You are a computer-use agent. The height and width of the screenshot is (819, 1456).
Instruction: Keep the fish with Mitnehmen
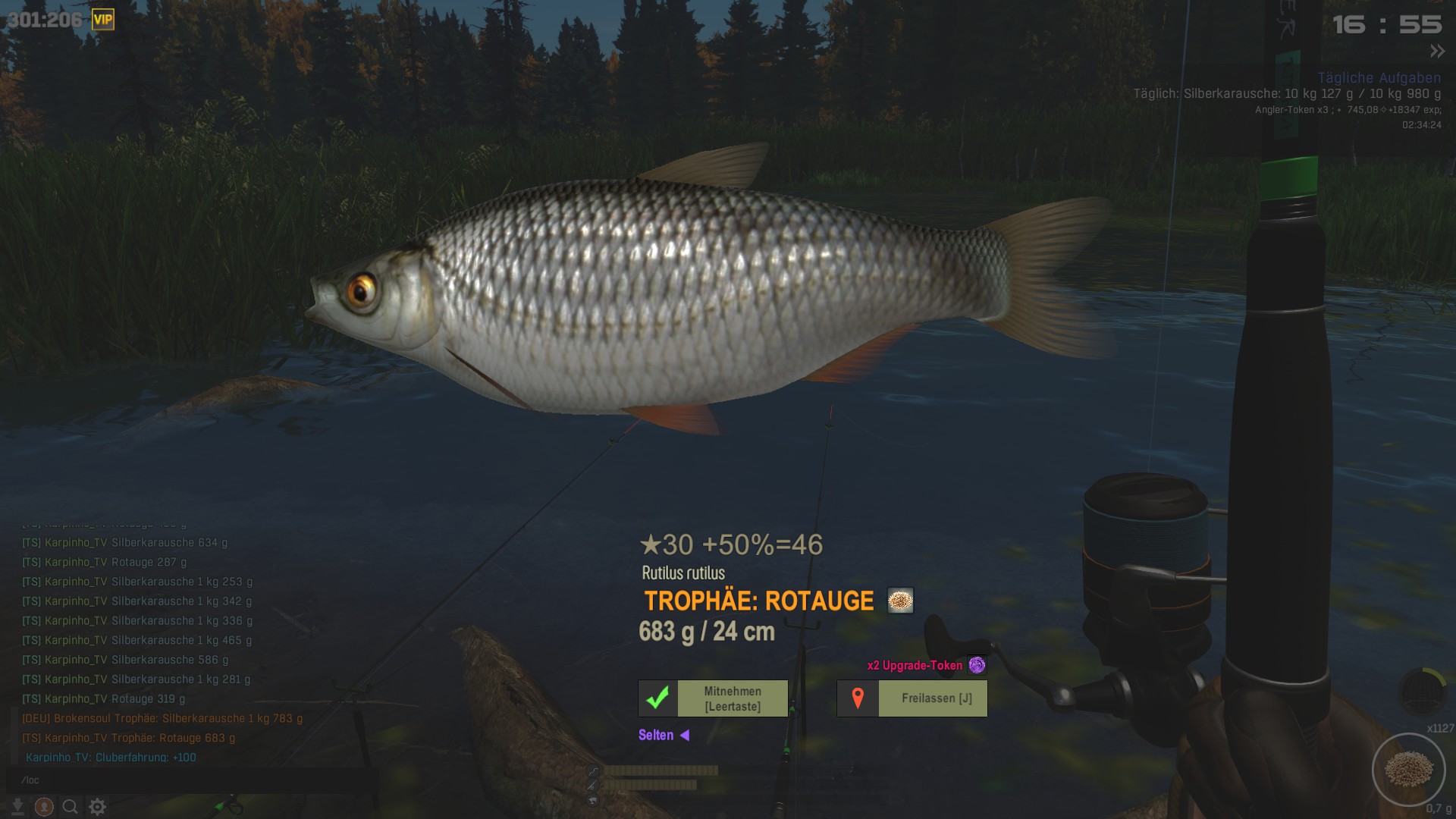(713, 698)
